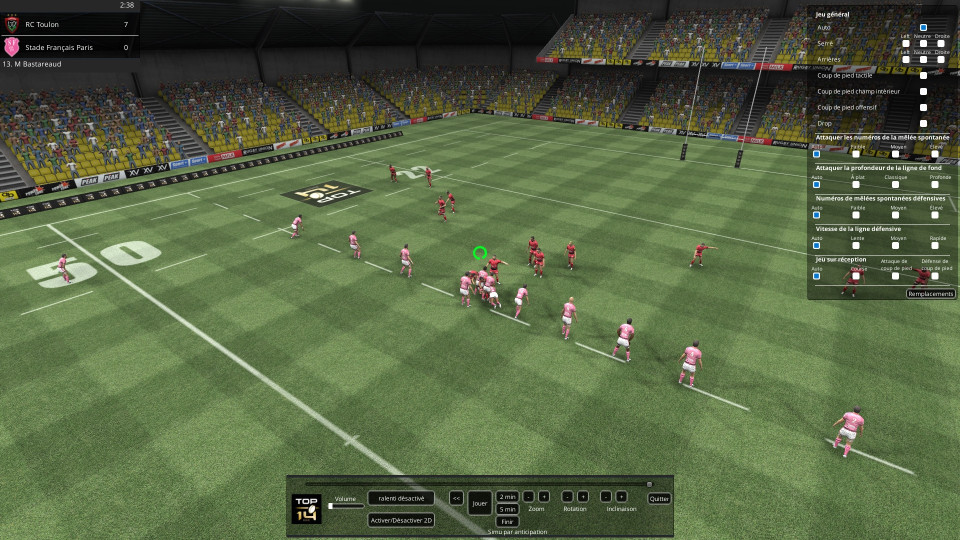The image size is (960, 540).
Task: Open the Remplacements panel
Action: tap(930, 294)
